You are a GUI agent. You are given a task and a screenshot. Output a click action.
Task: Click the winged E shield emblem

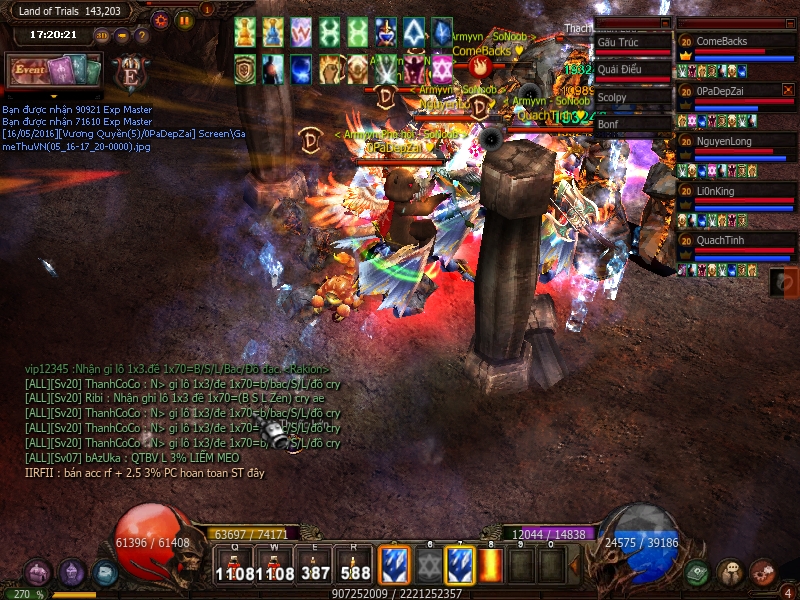(x=128, y=72)
